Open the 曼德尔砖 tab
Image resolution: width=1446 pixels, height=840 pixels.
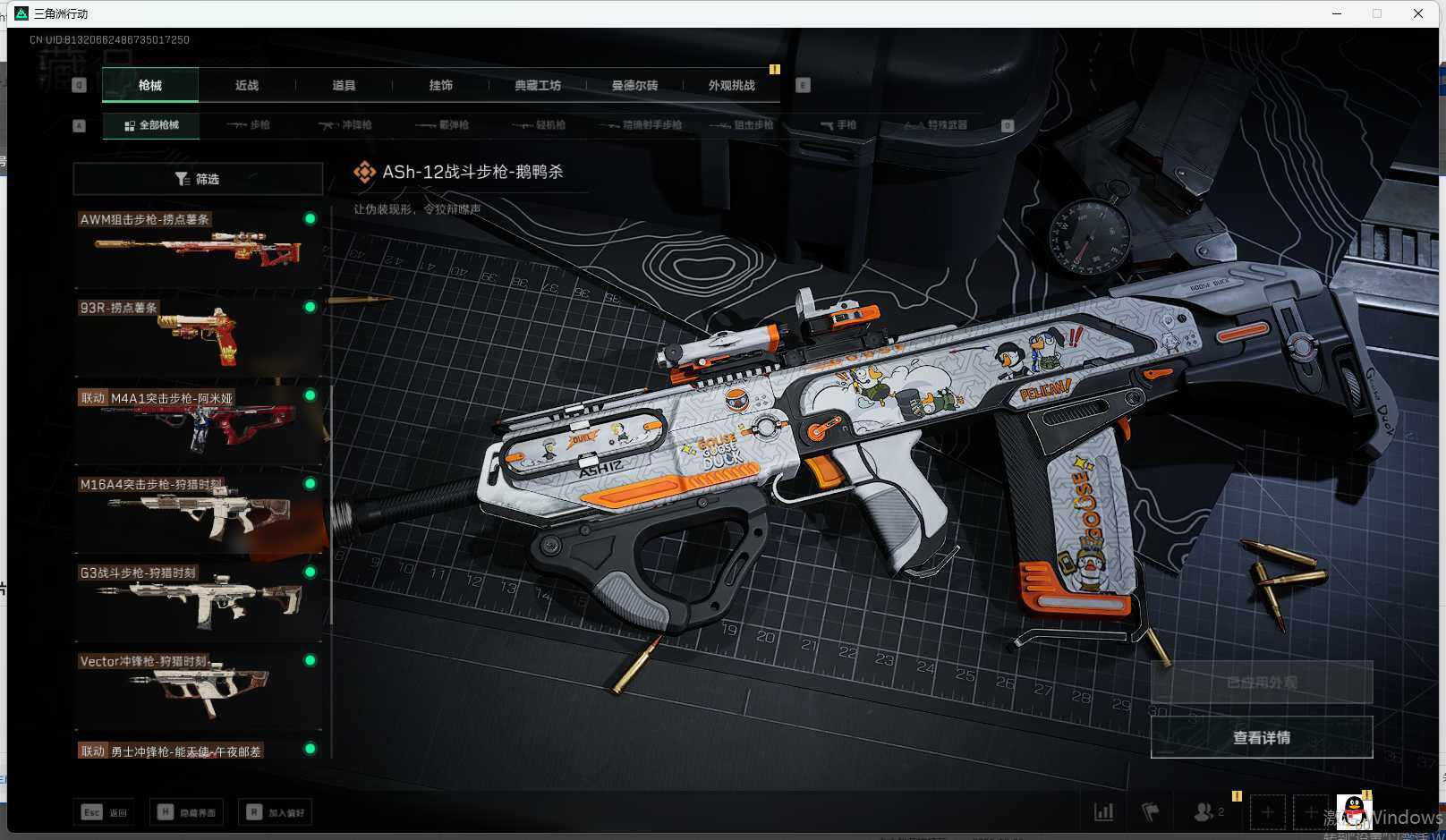(634, 85)
